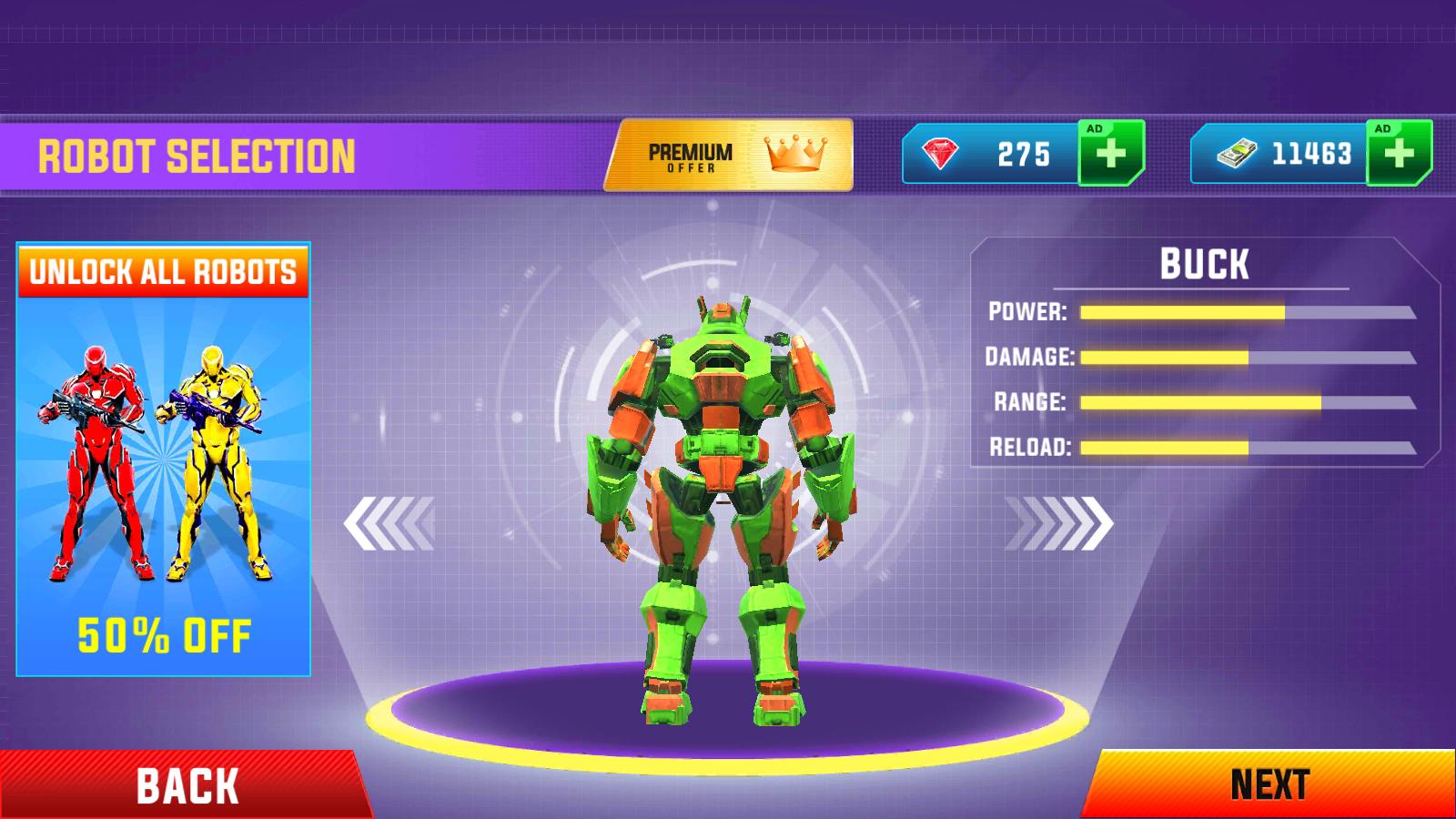Show the next robot with right arrows
The width and height of the screenshot is (1456, 819).
coord(1059,523)
